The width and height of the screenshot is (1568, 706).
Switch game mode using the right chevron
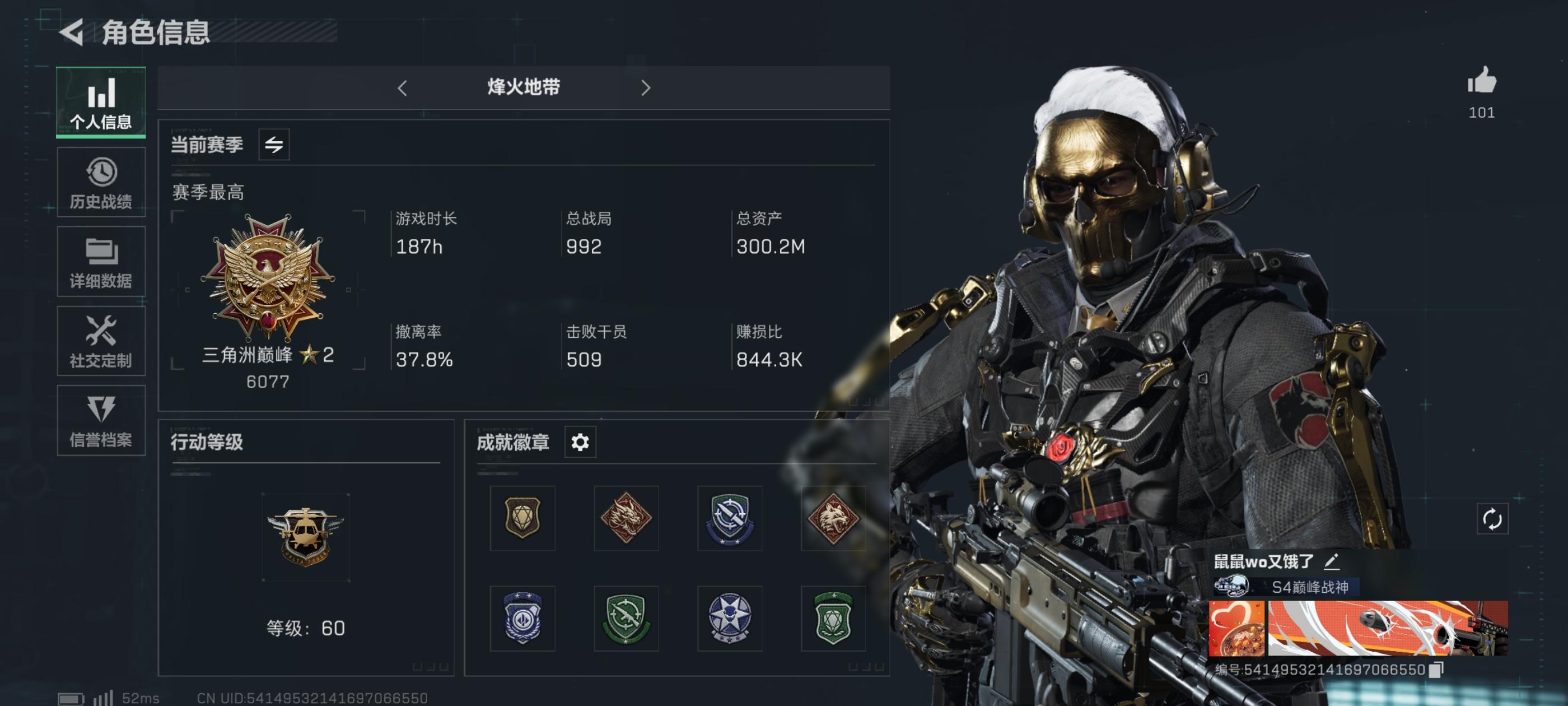click(x=646, y=88)
